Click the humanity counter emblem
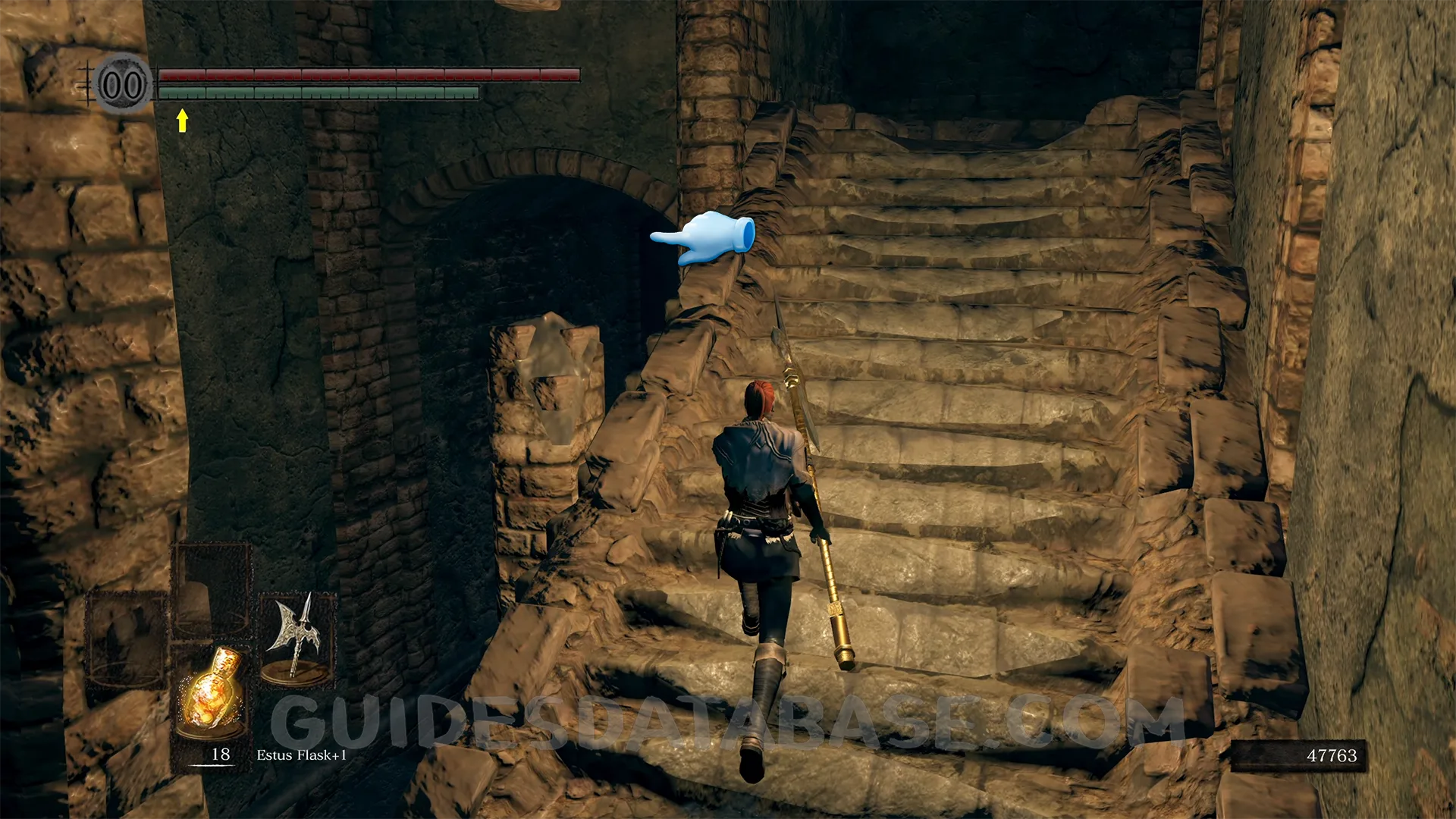Image resolution: width=1456 pixels, height=819 pixels. (123, 84)
